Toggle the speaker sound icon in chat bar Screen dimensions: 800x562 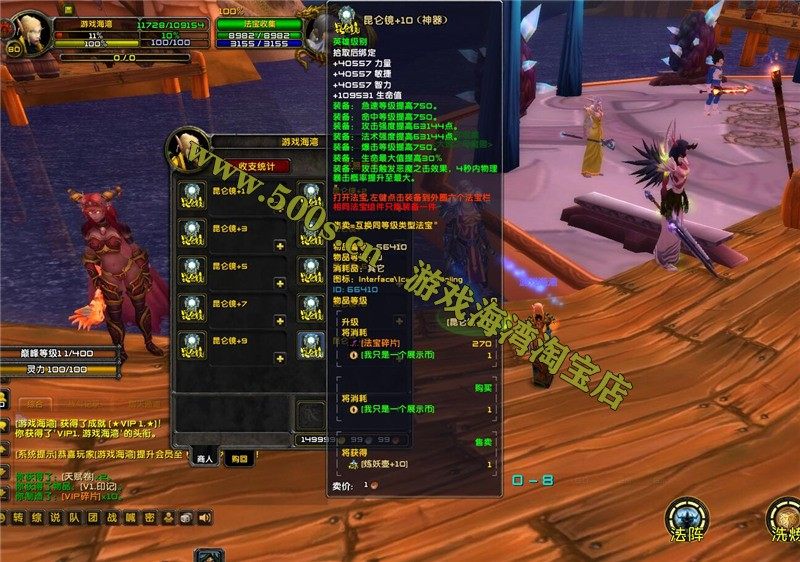(x=204, y=517)
